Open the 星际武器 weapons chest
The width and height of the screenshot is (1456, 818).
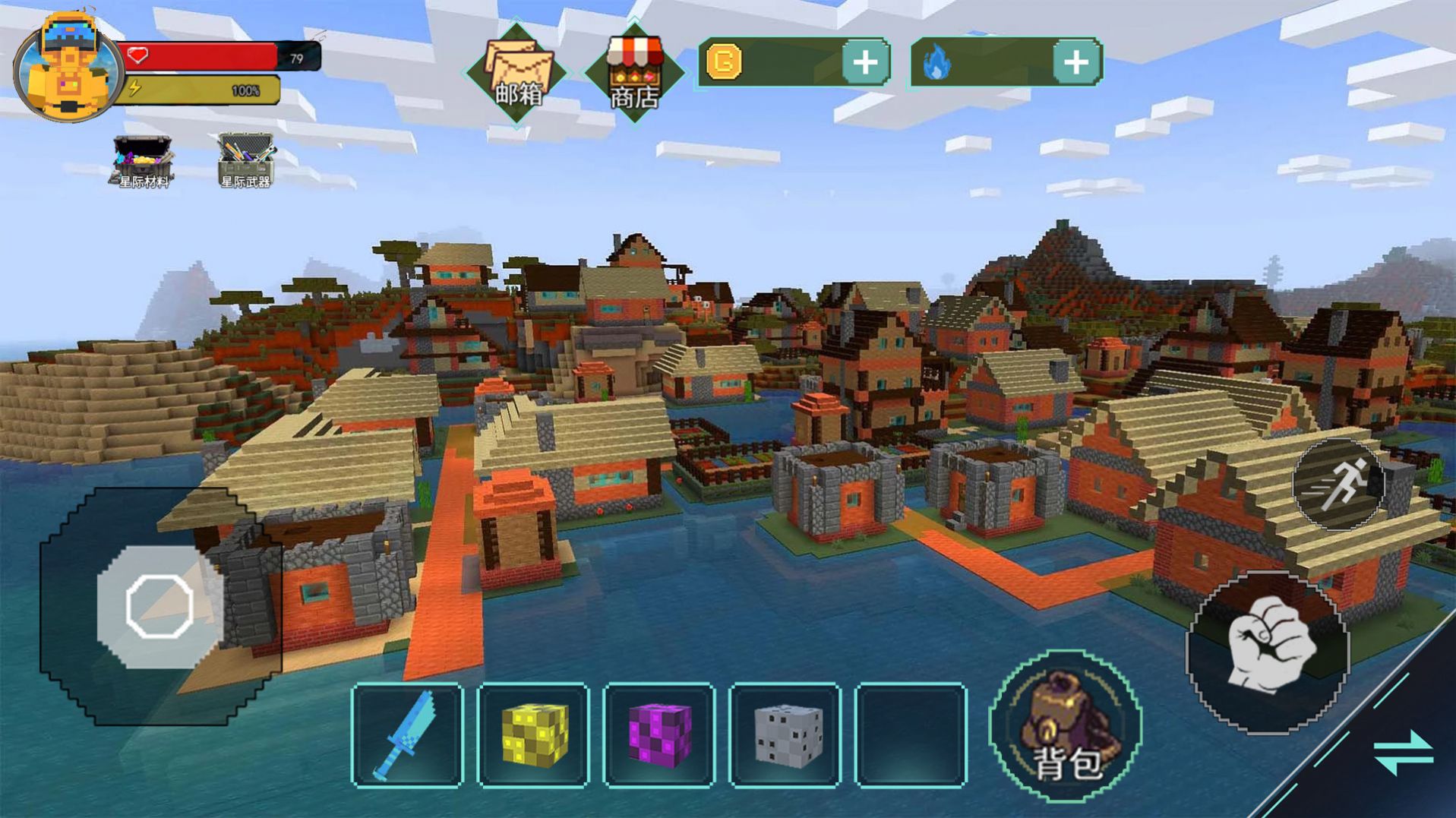pos(245,160)
